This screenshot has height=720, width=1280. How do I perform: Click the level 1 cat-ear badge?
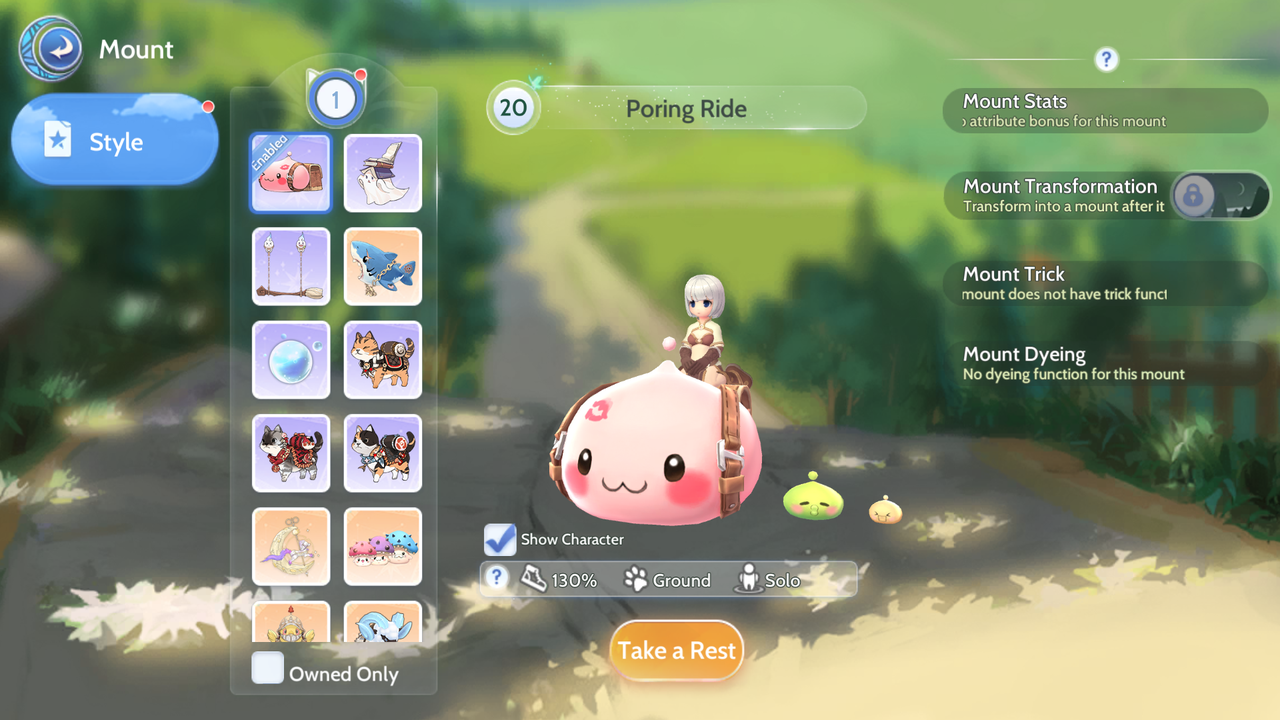pos(336,99)
